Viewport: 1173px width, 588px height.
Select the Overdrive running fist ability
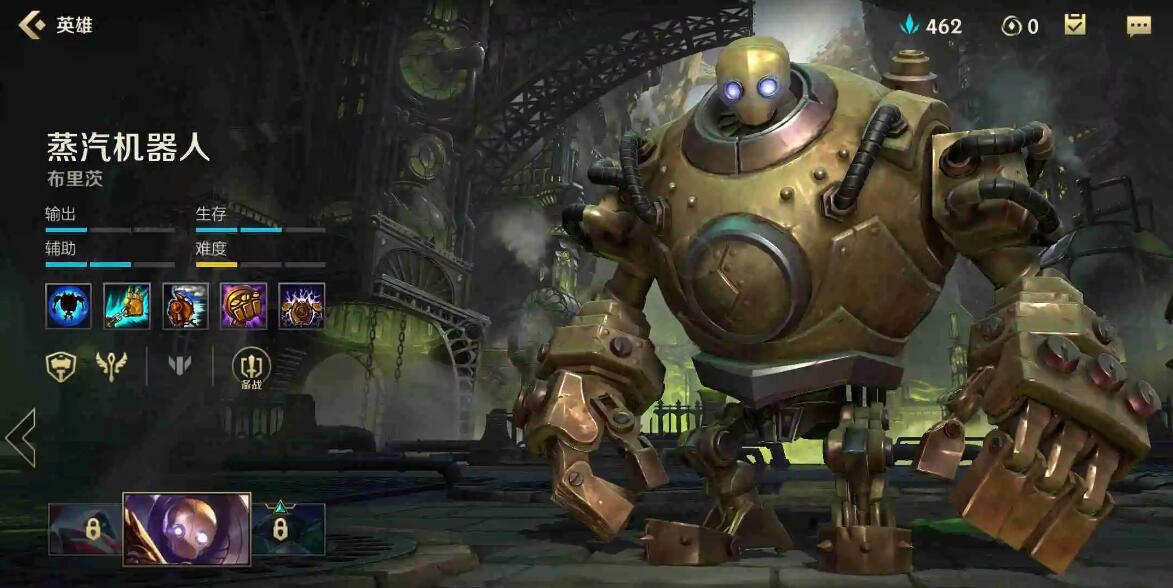pos(185,305)
